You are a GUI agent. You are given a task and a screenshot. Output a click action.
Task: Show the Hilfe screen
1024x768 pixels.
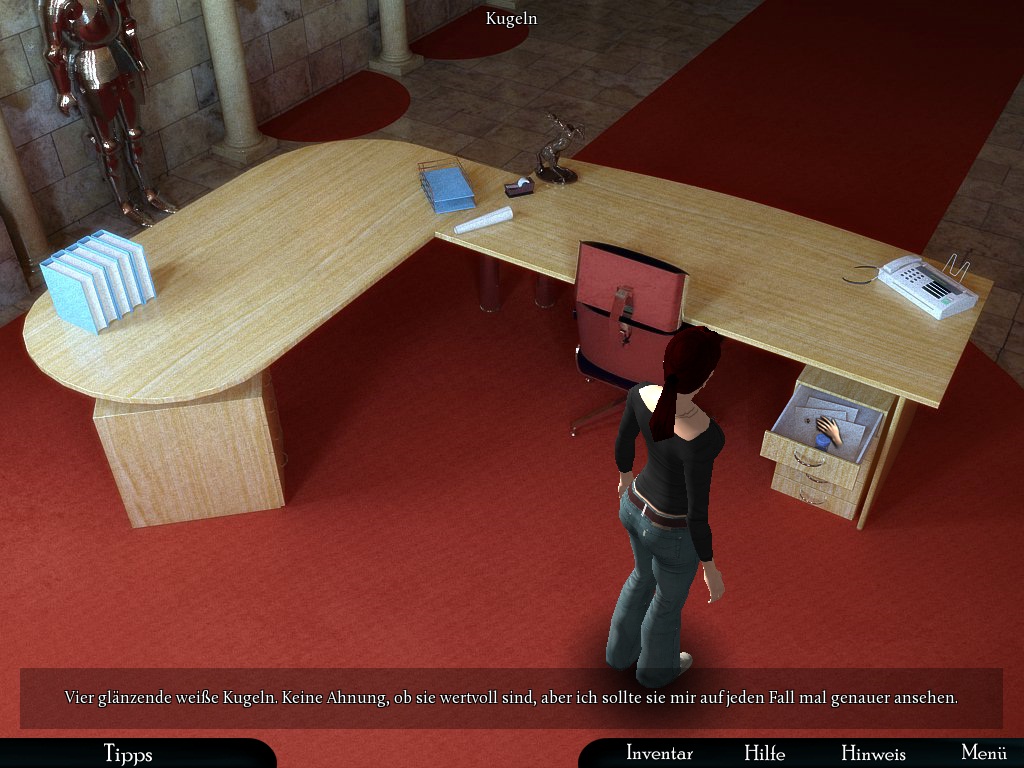click(764, 753)
